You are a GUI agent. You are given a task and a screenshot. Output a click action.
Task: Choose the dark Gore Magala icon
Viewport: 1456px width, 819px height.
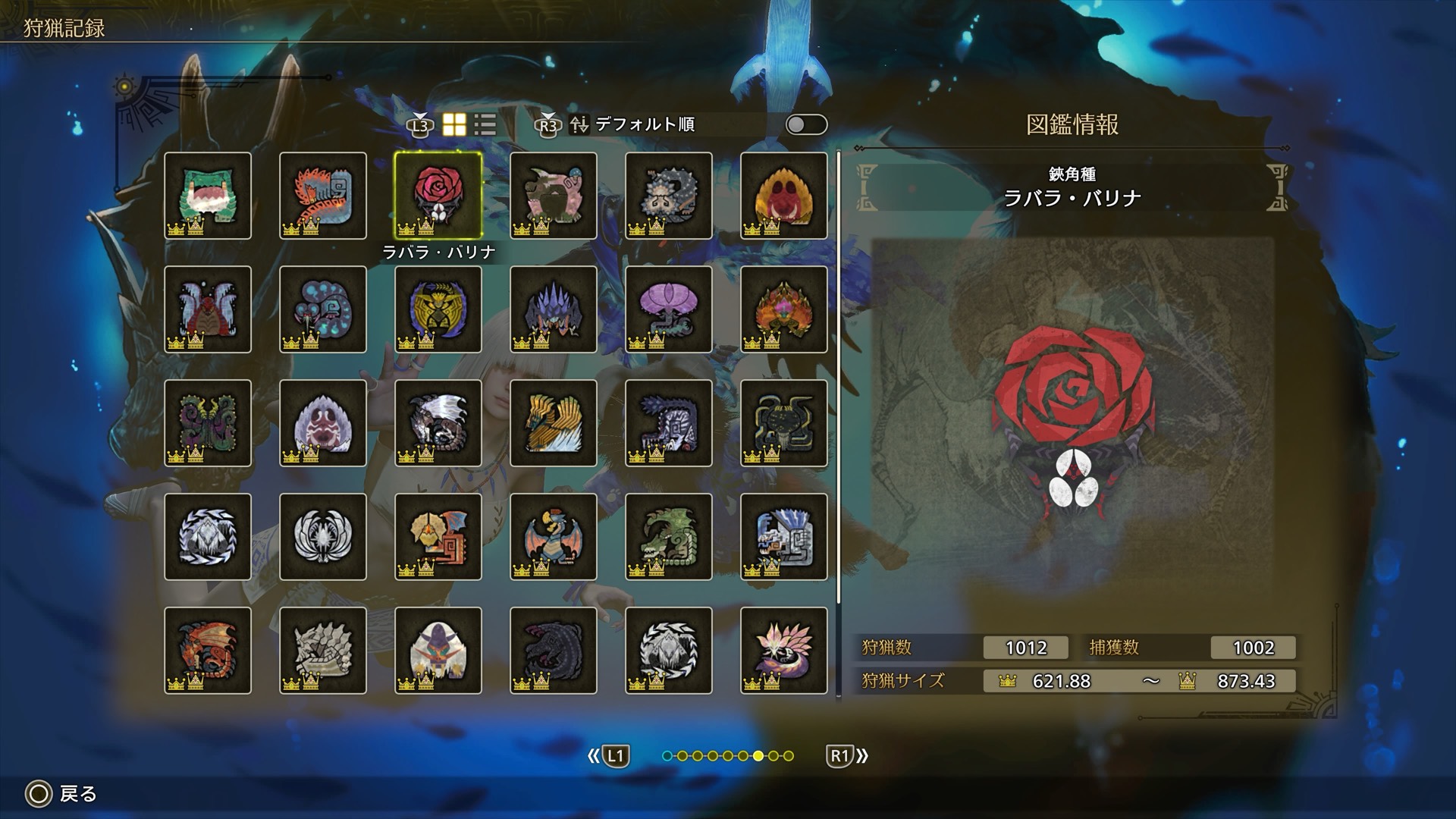[553, 650]
